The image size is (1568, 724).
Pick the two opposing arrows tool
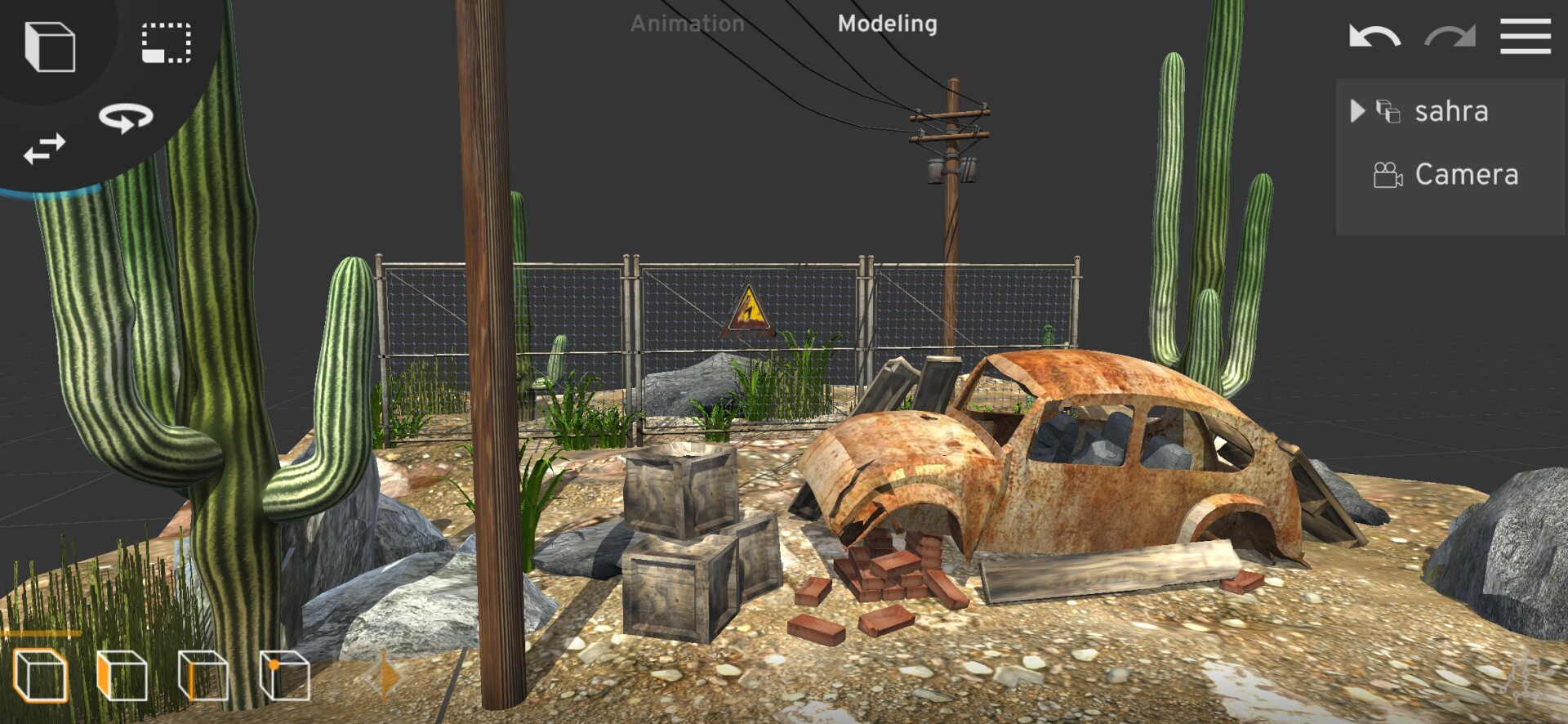pos(44,150)
